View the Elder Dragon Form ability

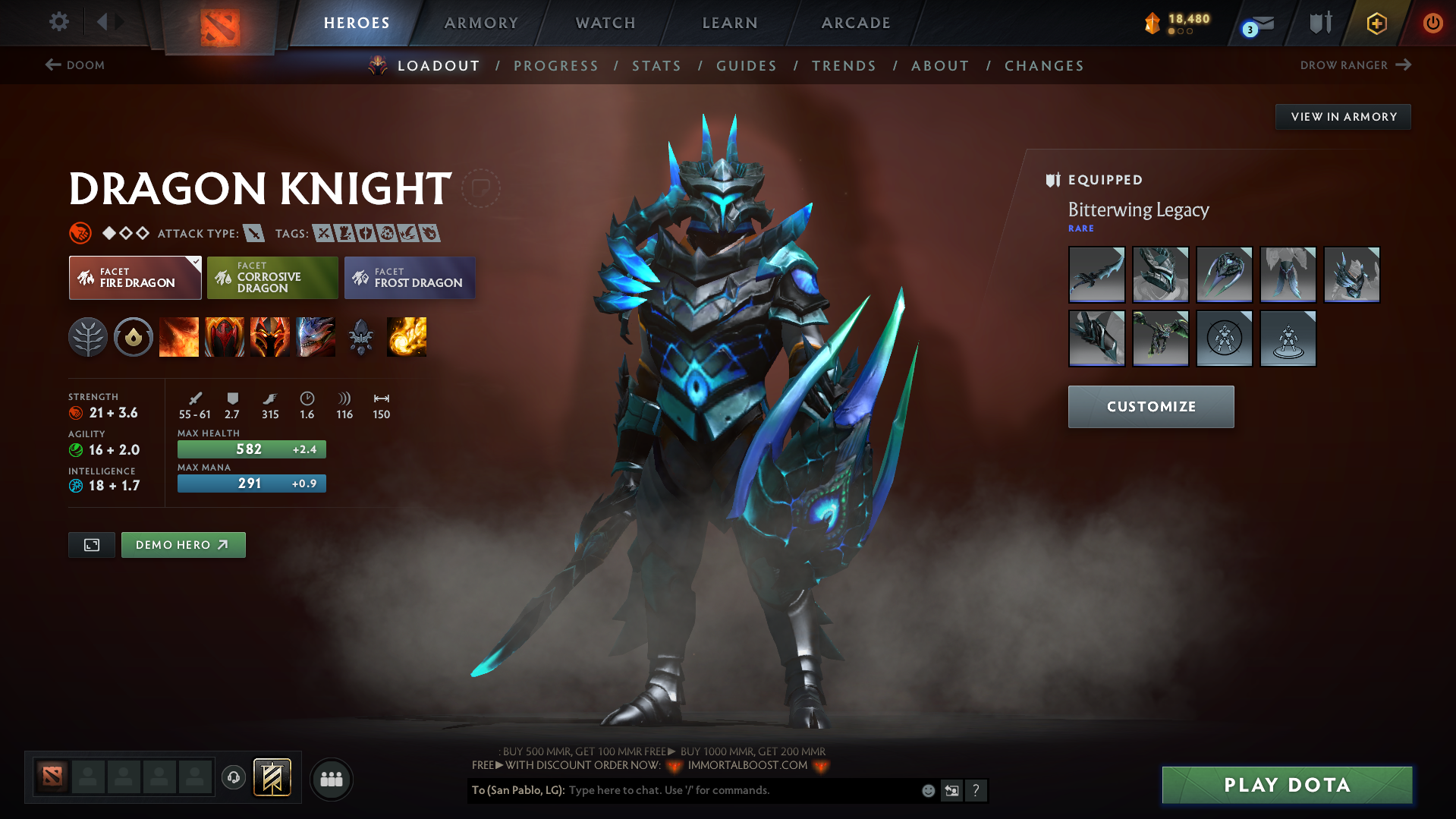[x=316, y=337]
